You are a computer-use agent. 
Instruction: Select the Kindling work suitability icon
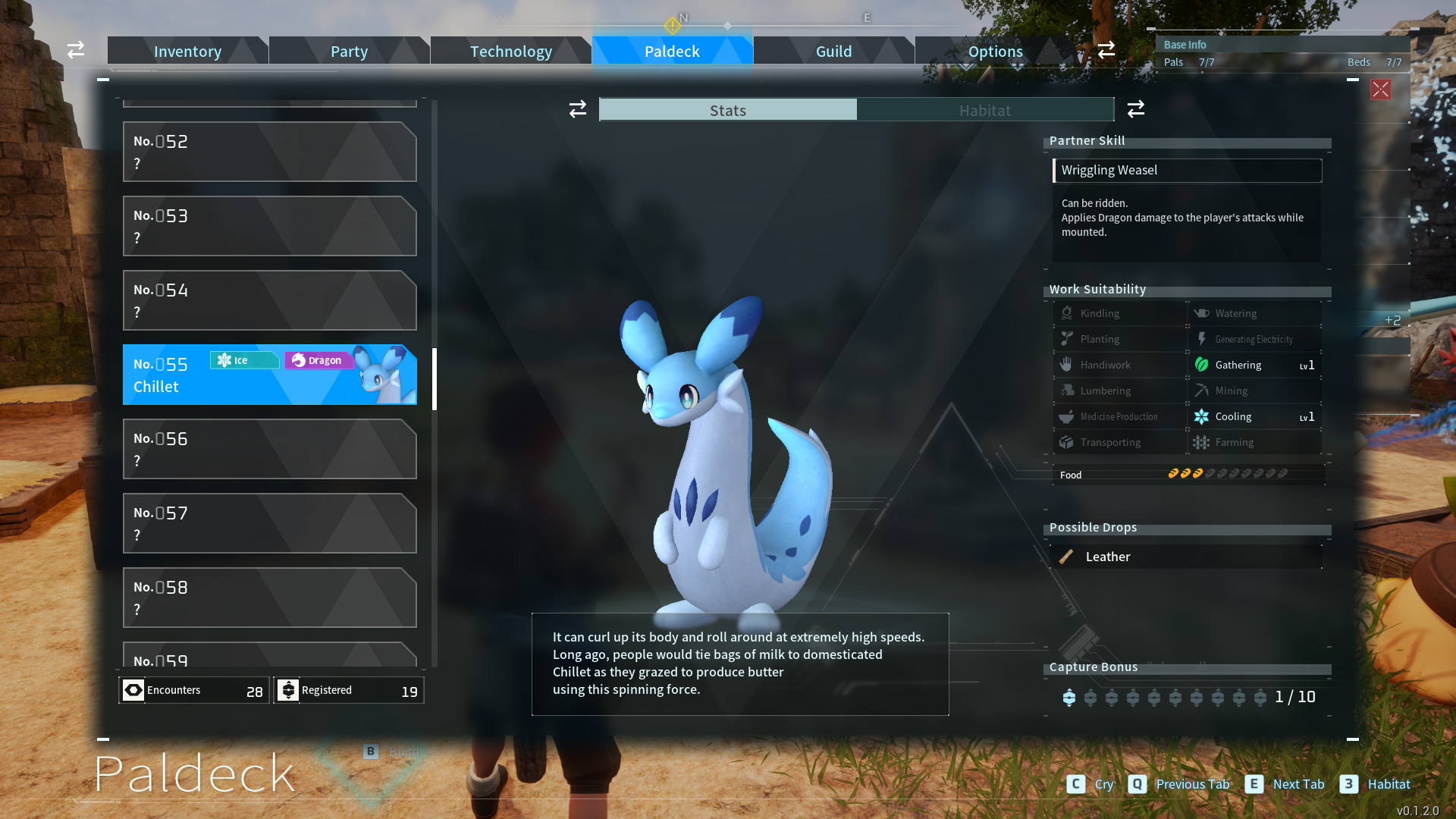click(x=1067, y=312)
